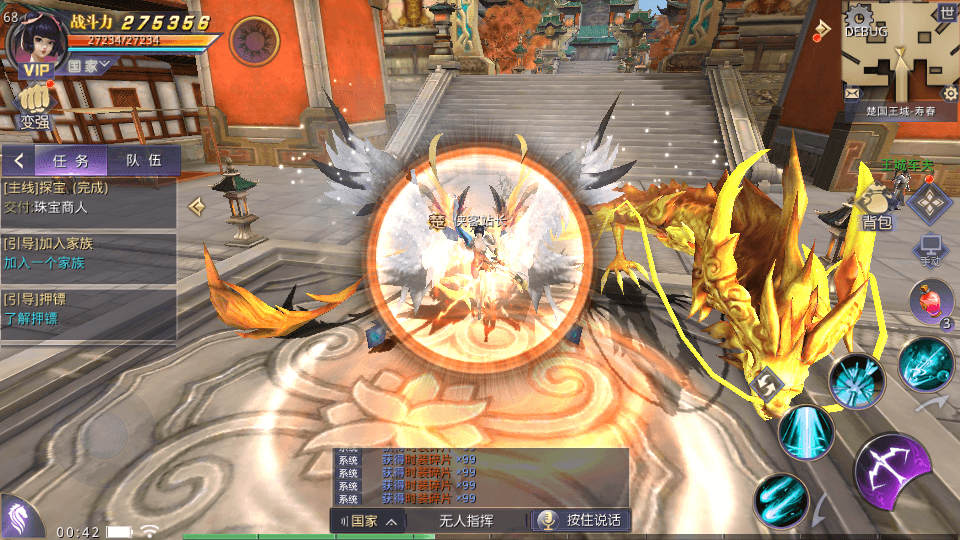This screenshot has height=540, width=960.
Task: Open the mail envelope icon
Action: (852, 93)
